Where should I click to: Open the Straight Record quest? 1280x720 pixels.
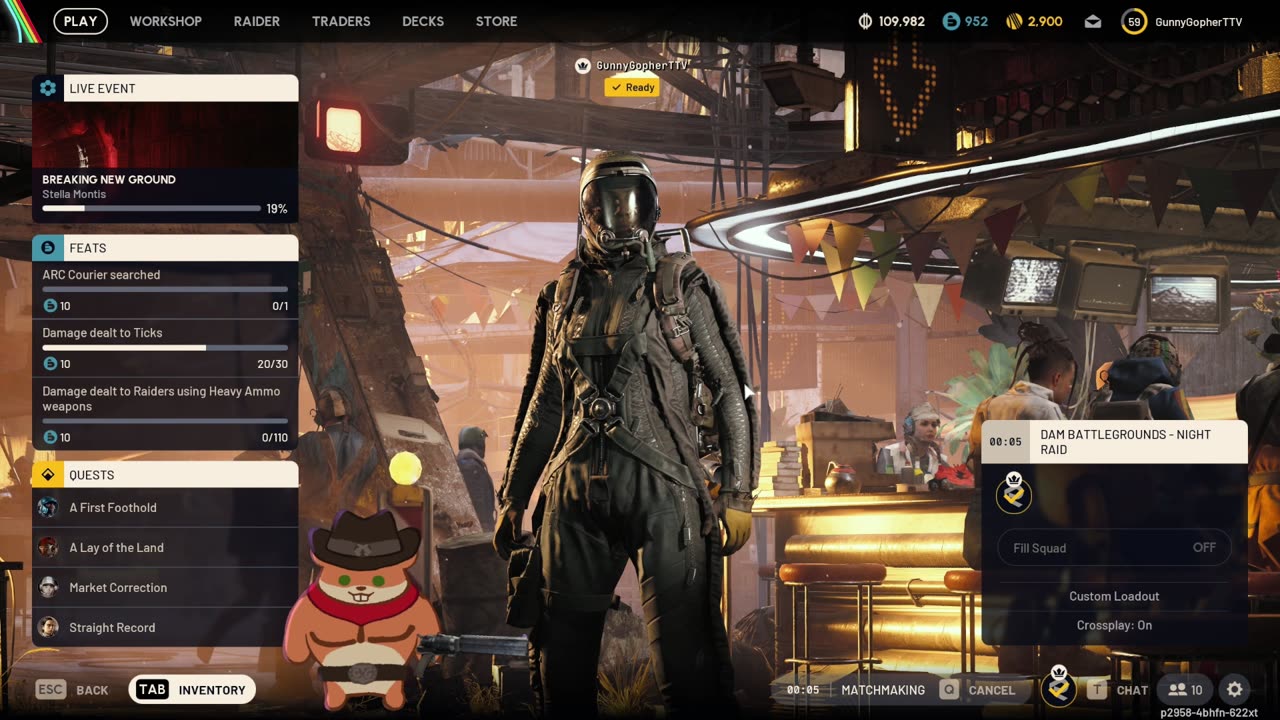[165, 628]
